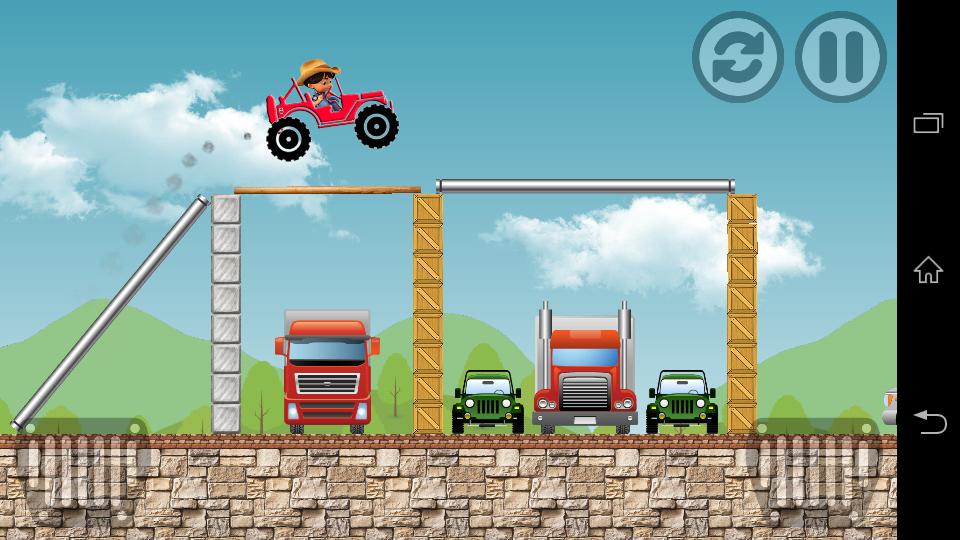
Task: Tap the brake pedal on the left
Action: pos(82,471)
